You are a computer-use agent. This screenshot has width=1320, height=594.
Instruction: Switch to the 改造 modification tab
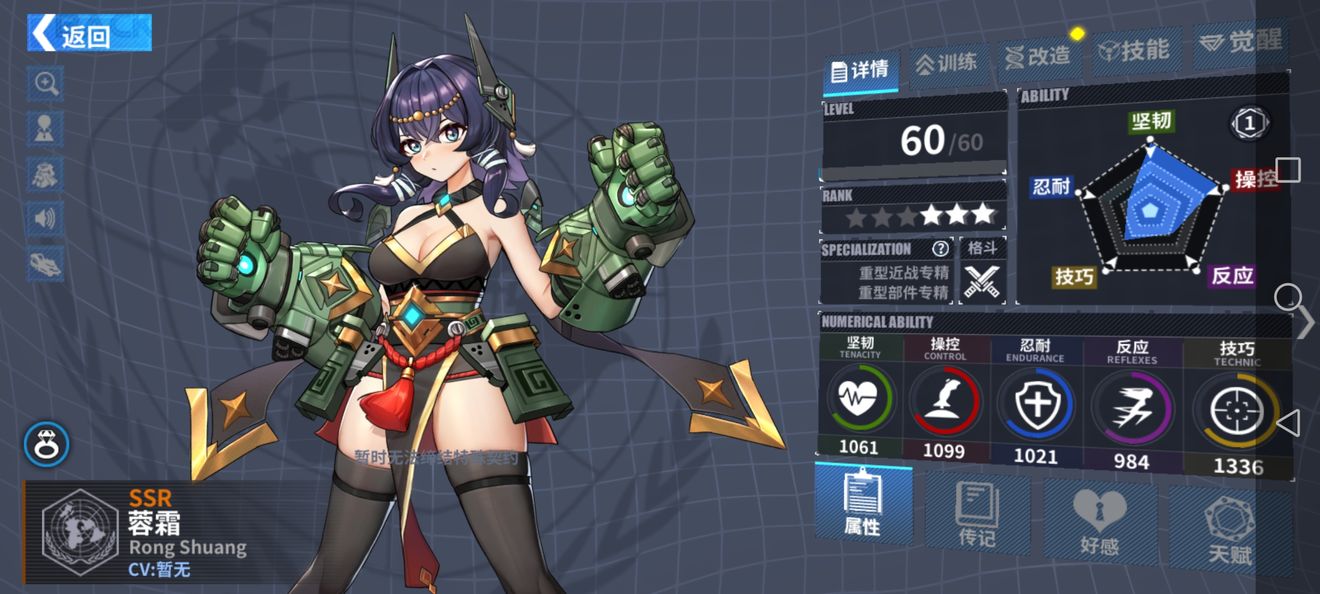click(x=1038, y=57)
